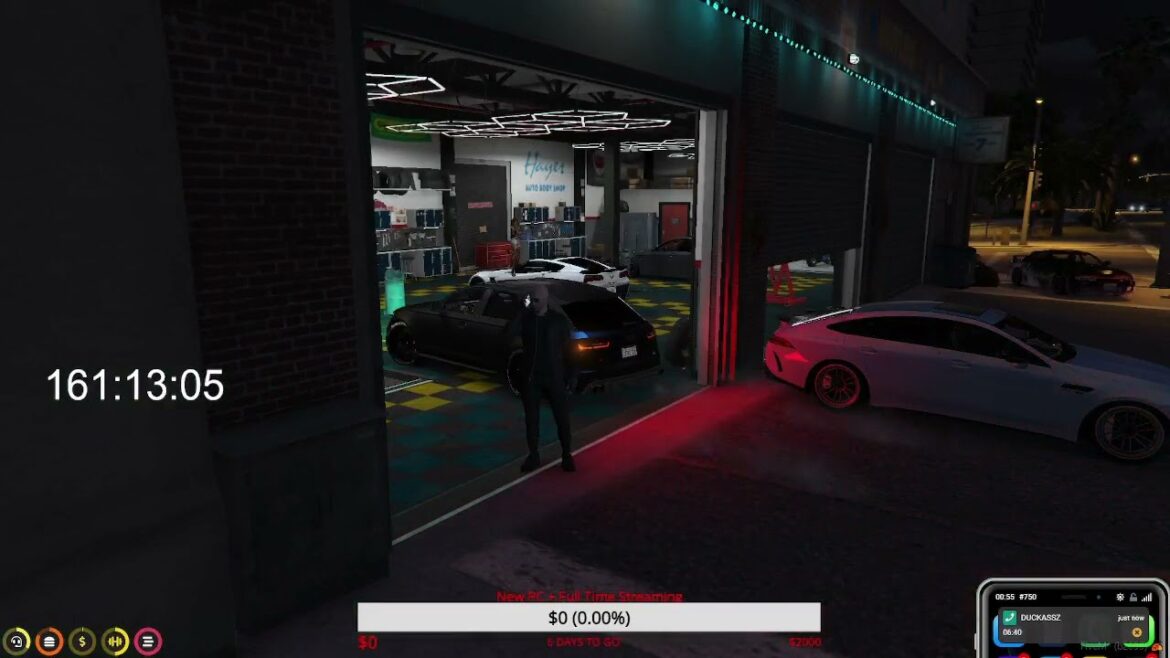Open phone settings via gear icon
1170x658 pixels.
[x=1122, y=597]
